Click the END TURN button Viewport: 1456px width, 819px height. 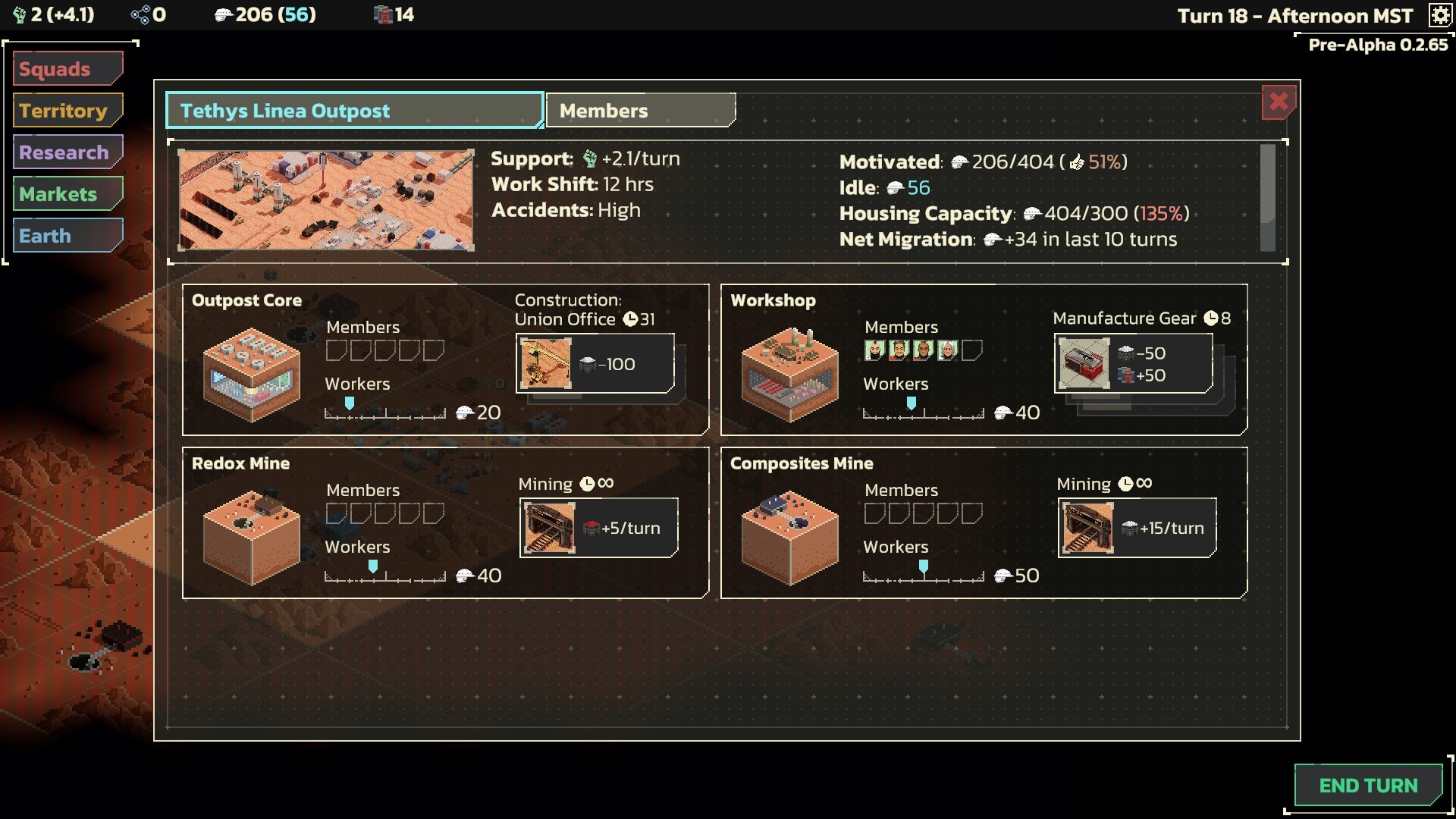click(x=1368, y=786)
